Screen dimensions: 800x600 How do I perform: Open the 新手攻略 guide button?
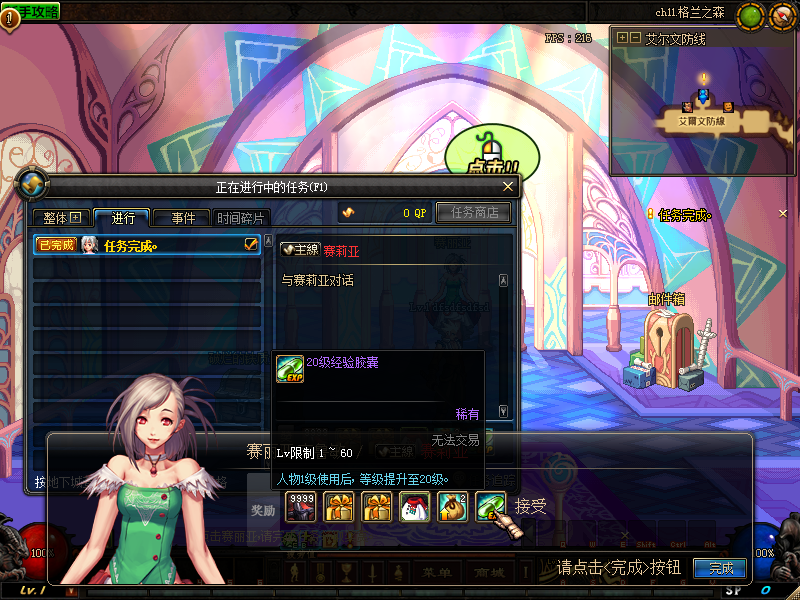pos(33,11)
